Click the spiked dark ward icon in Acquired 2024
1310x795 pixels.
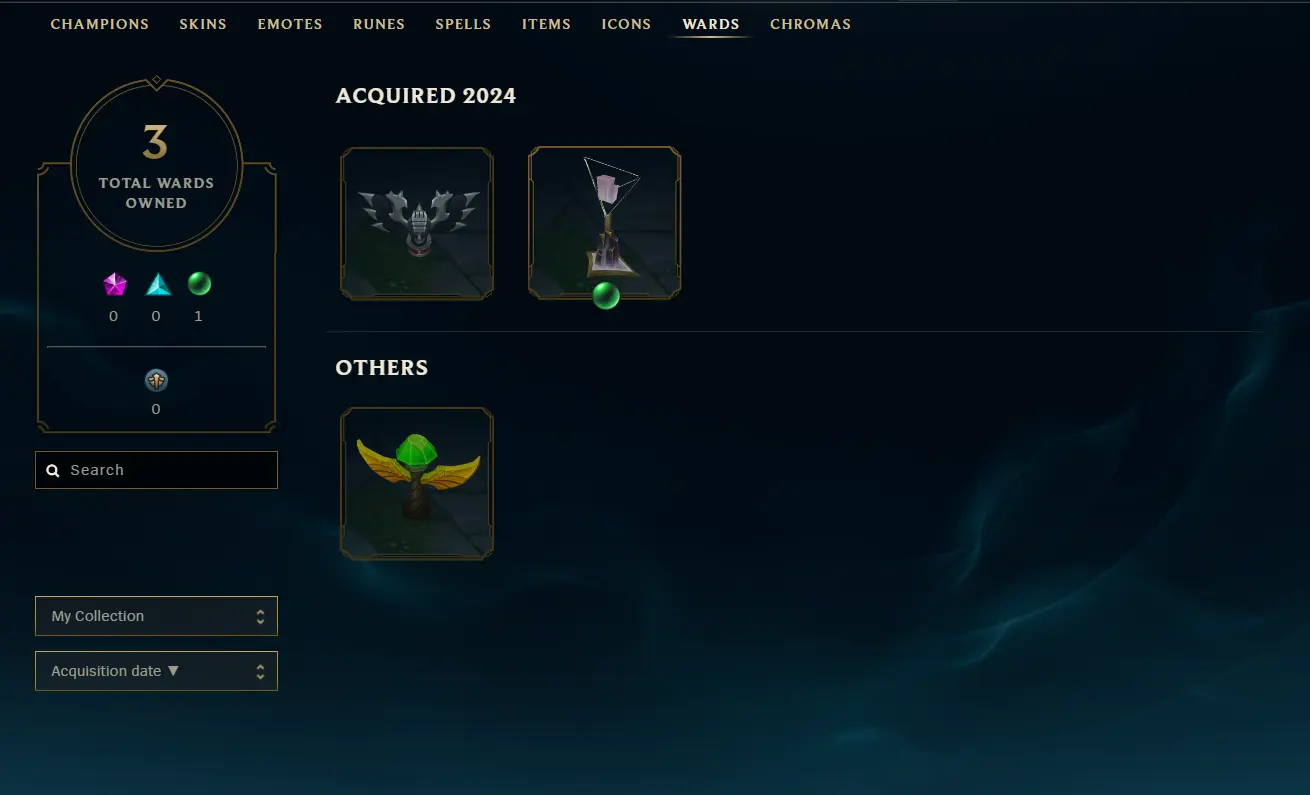click(416, 222)
